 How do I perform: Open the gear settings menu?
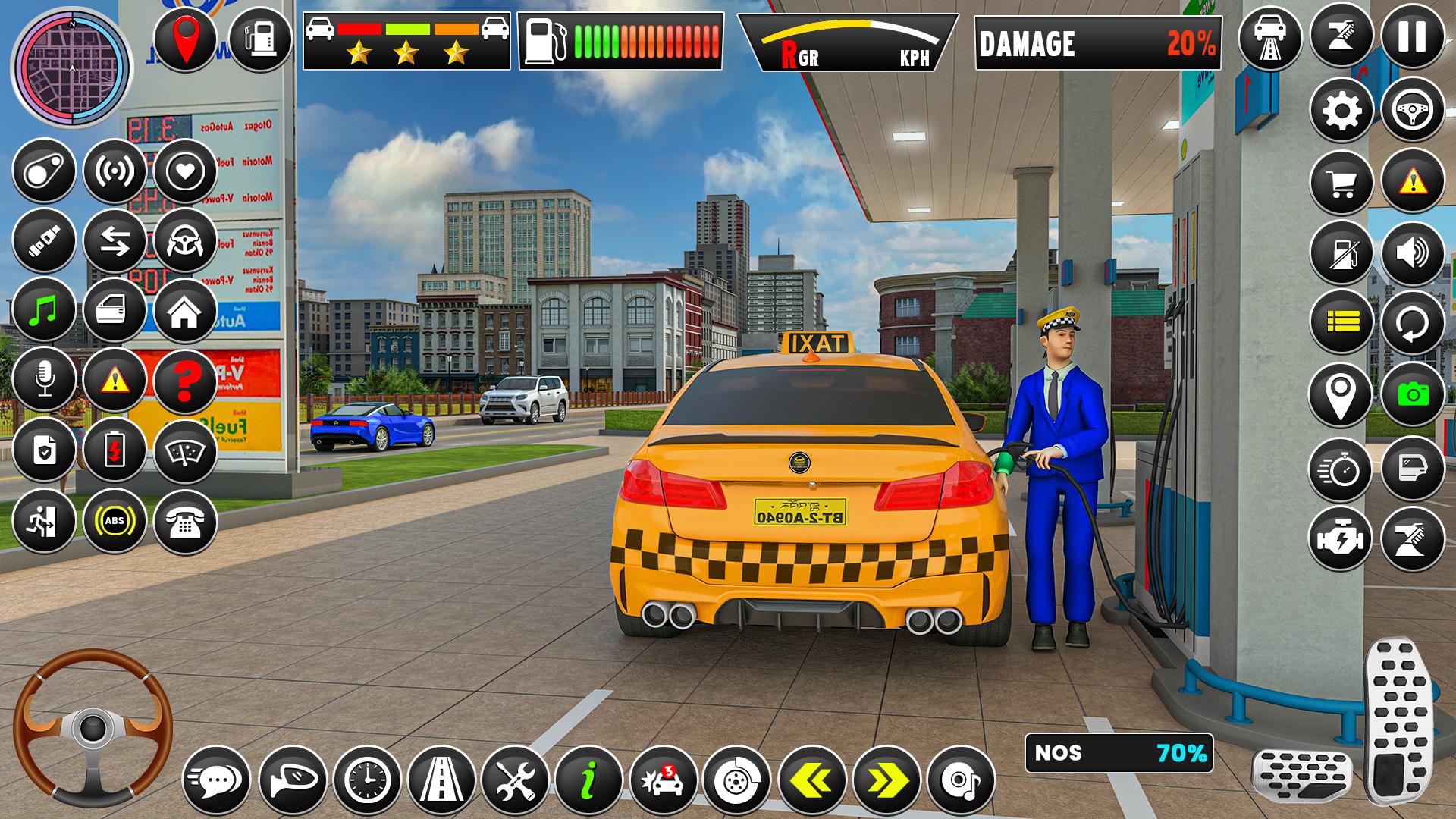(x=1341, y=111)
